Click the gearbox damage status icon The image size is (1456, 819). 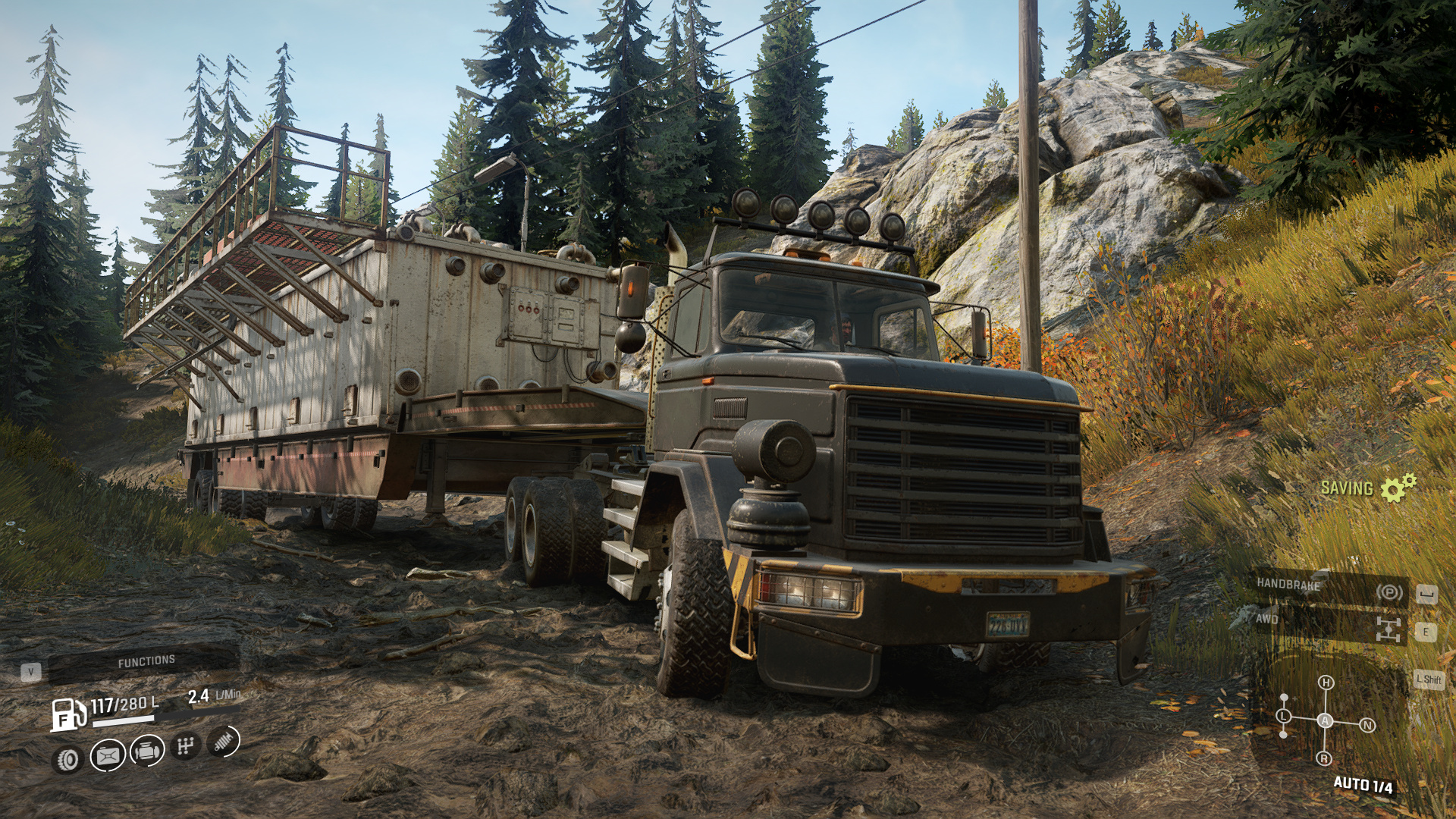[x=185, y=747]
